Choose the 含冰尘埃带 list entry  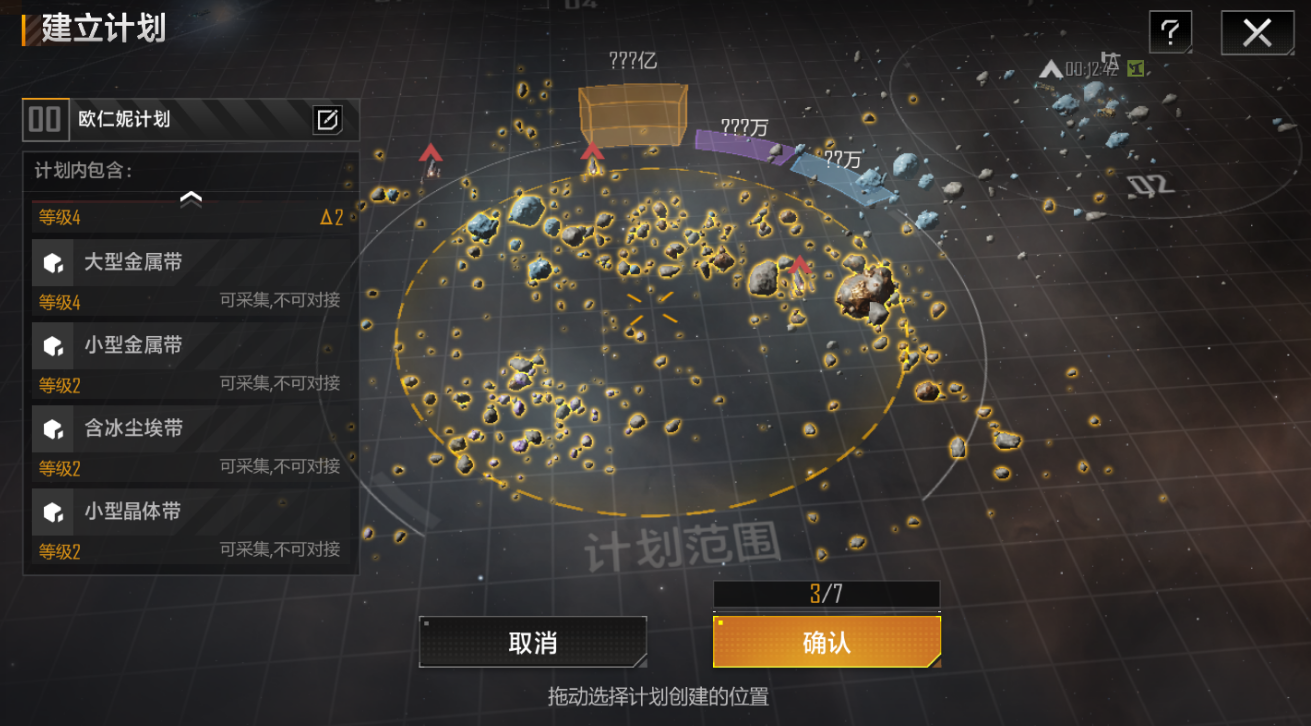pyautogui.click(x=190, y=430)
